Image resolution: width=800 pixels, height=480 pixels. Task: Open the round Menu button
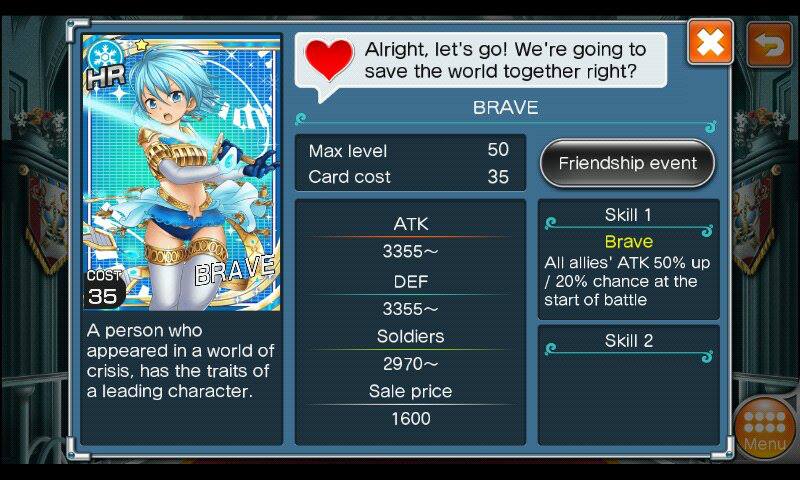(765, 426)
